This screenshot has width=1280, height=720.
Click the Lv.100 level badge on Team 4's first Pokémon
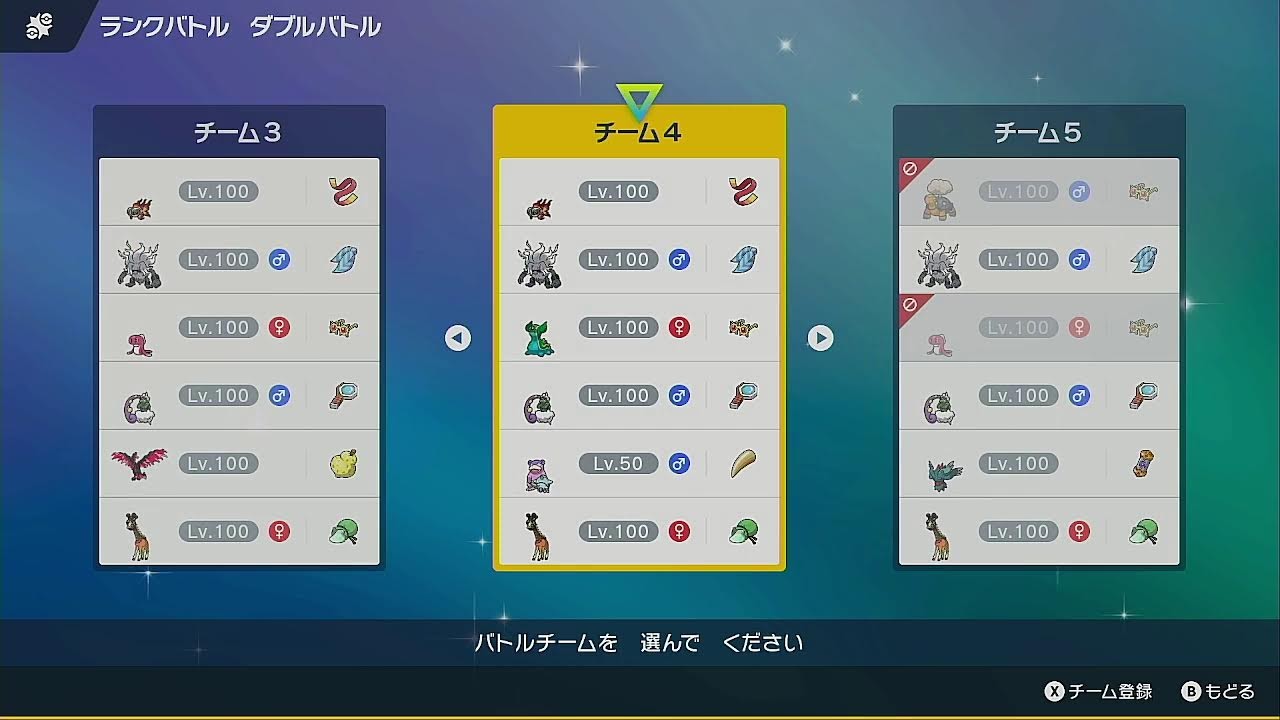[618, 191]
